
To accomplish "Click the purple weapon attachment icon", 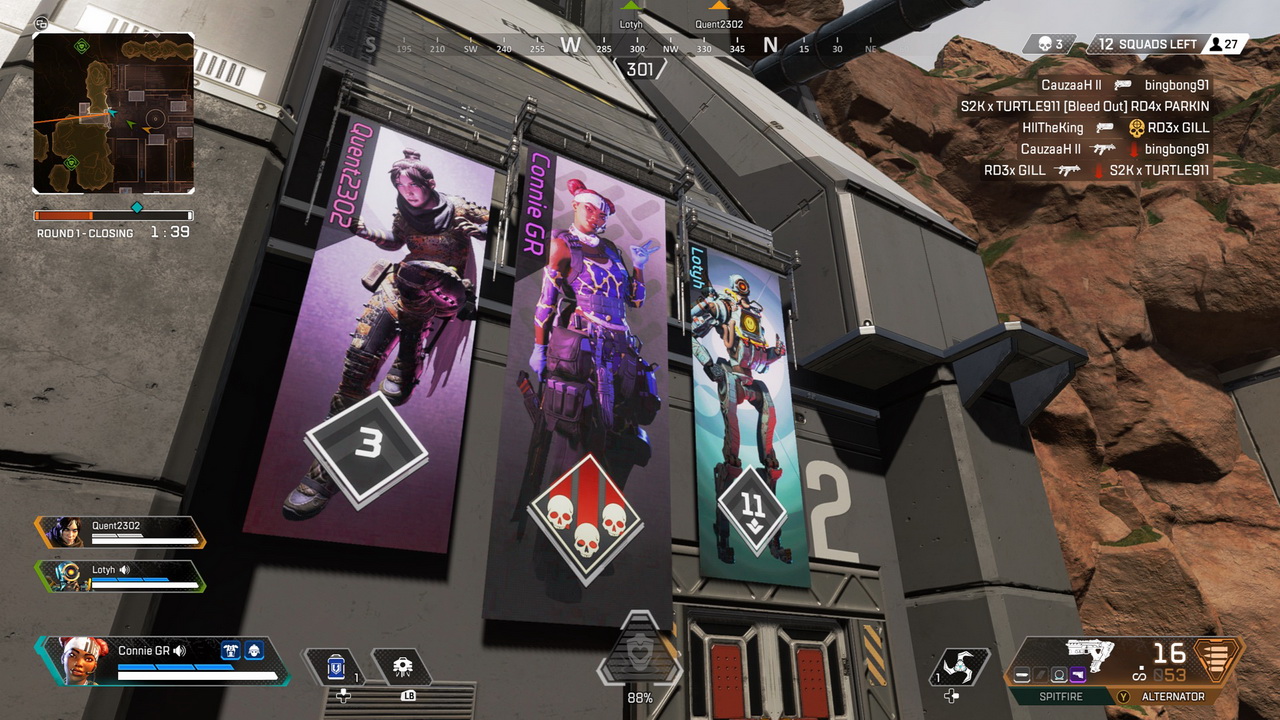I will pyautogui.click(x=1078, y=676).
